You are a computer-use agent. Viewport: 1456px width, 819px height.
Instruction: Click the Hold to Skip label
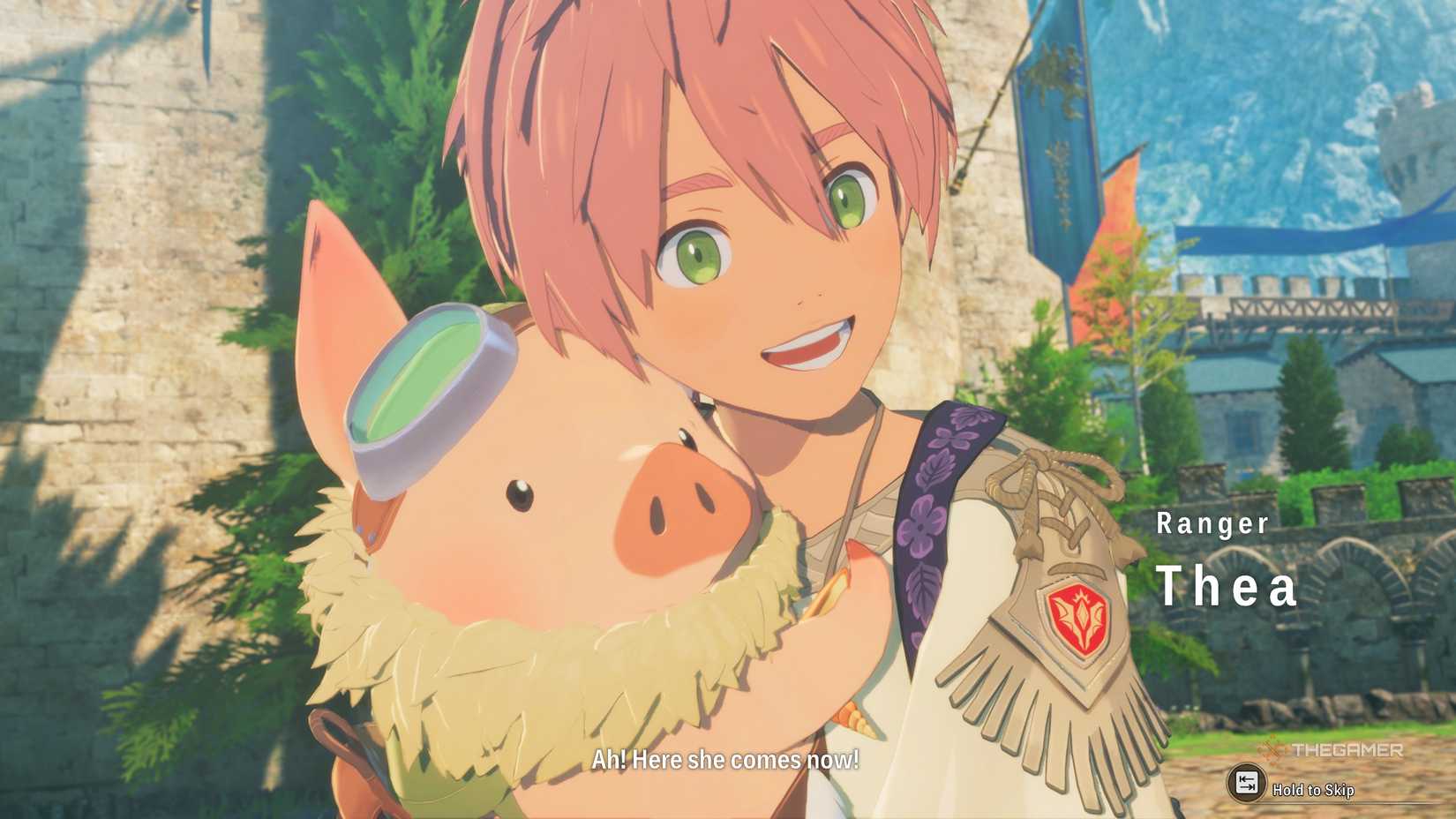click(x=1315, y=792)
